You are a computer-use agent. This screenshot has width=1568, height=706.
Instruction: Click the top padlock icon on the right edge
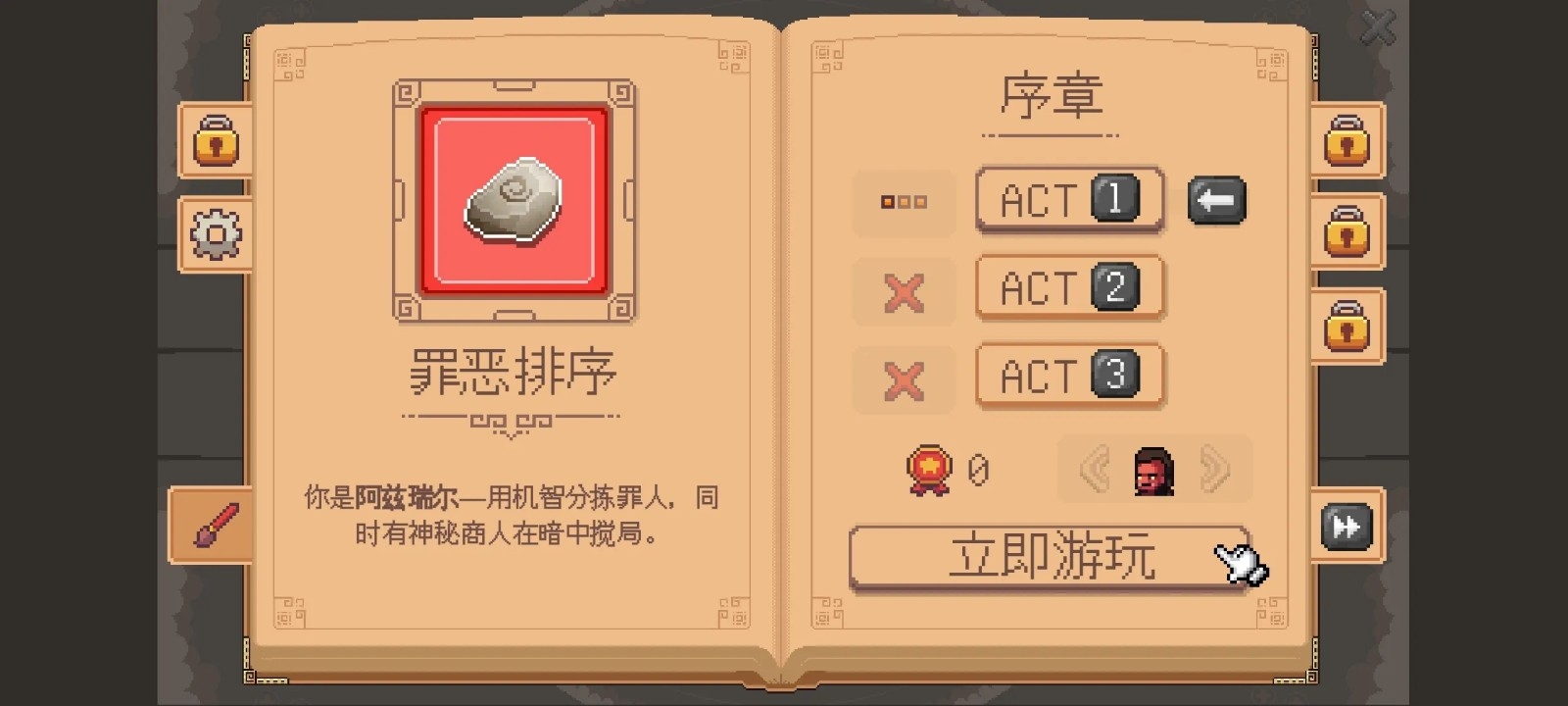pyautogui.click(x=1347, y=142)
